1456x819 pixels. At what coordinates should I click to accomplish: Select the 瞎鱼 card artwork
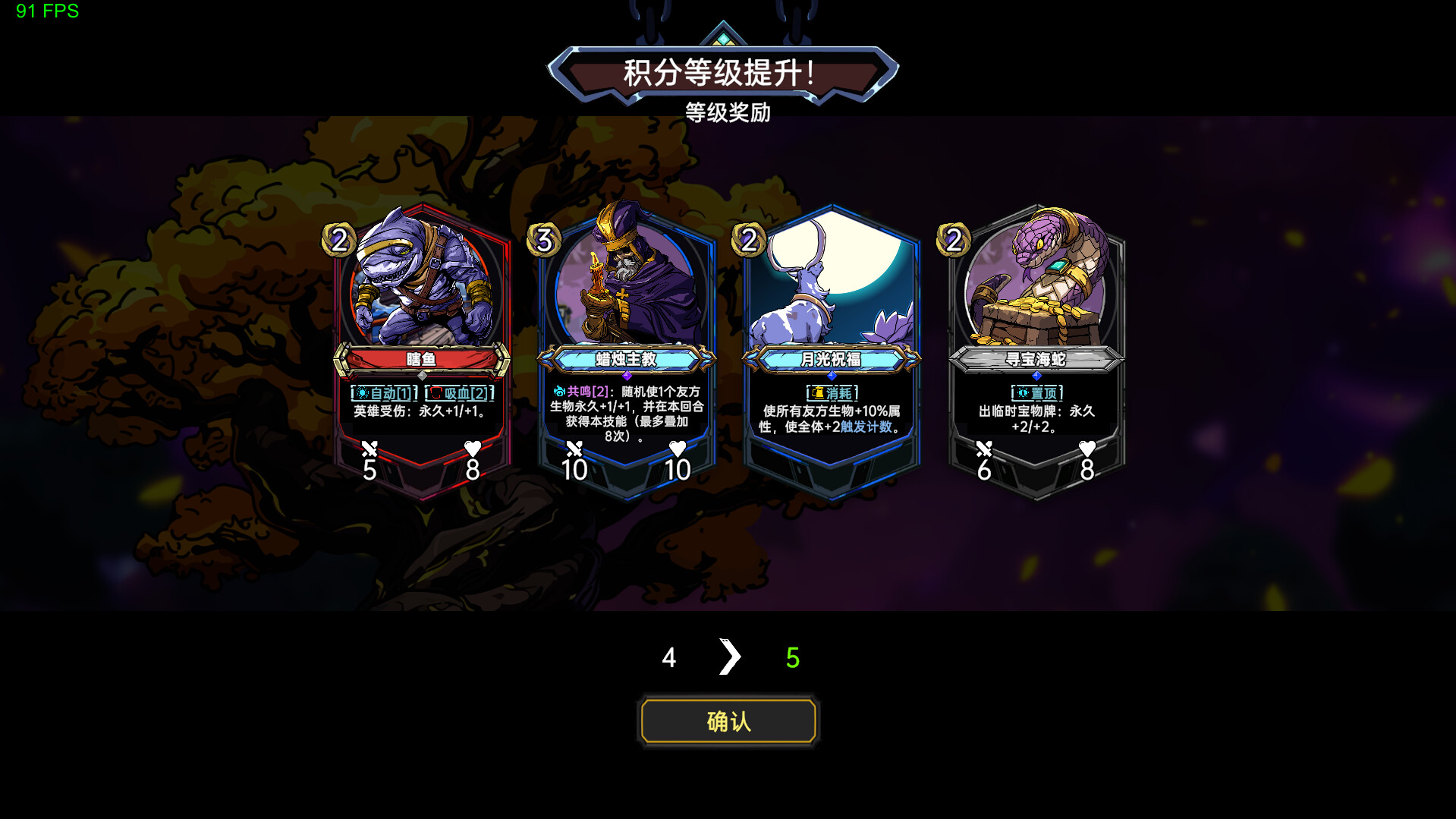click(421, 288)
